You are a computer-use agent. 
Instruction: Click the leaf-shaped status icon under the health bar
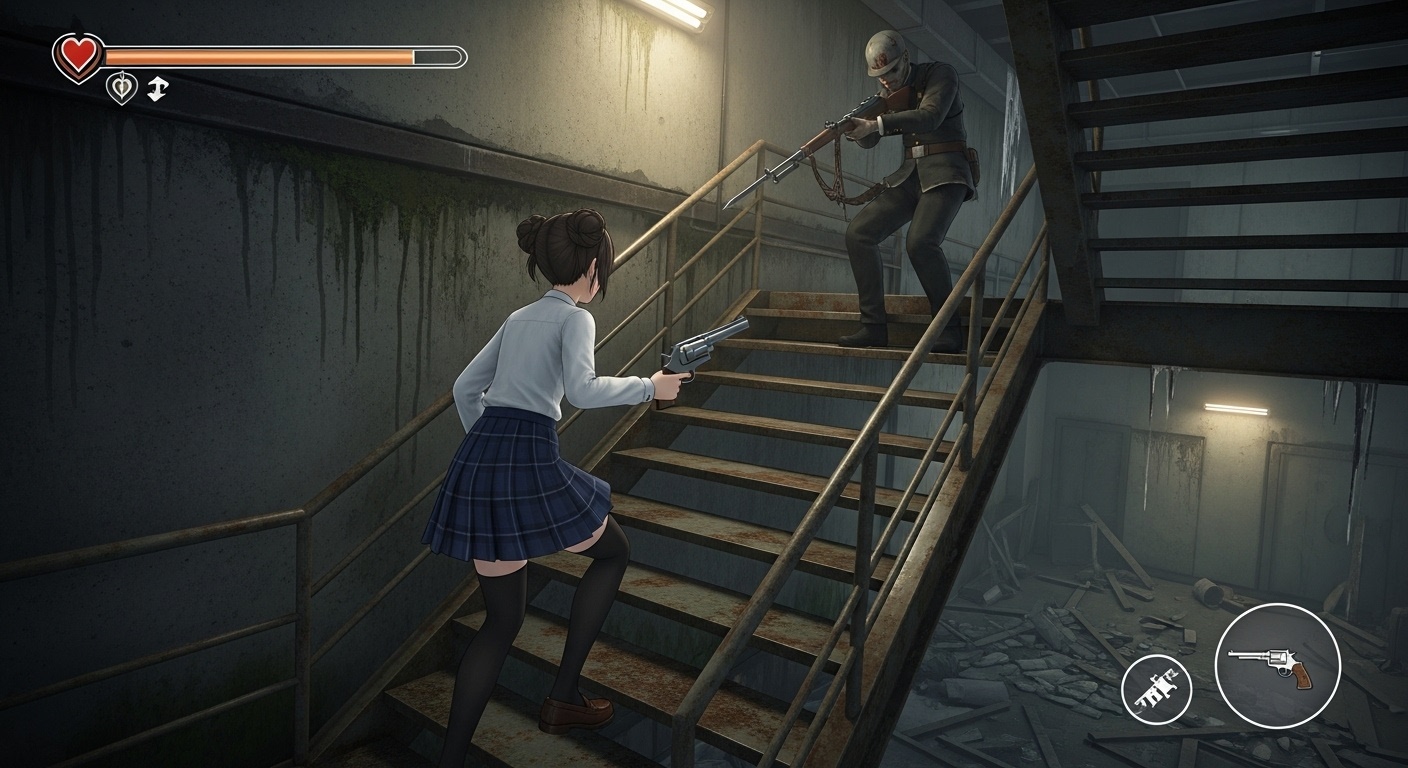(121, 89)
